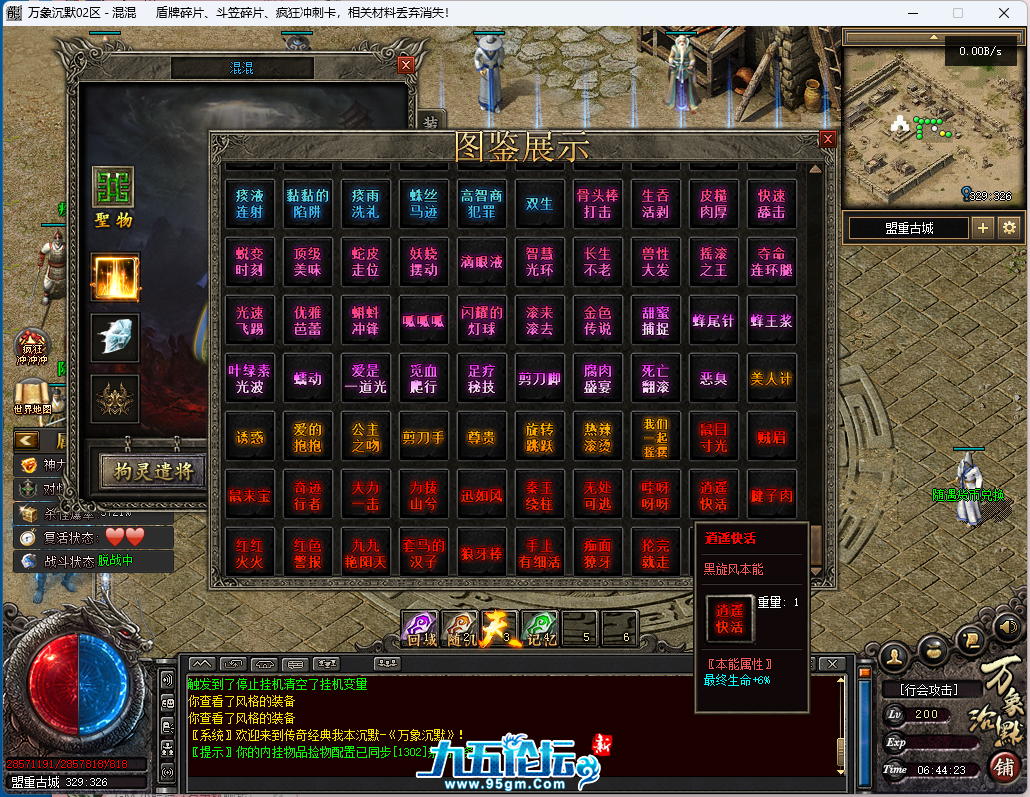Select the 尊贵 codex tile
1030x797 pixels.
tap(482, 437)
